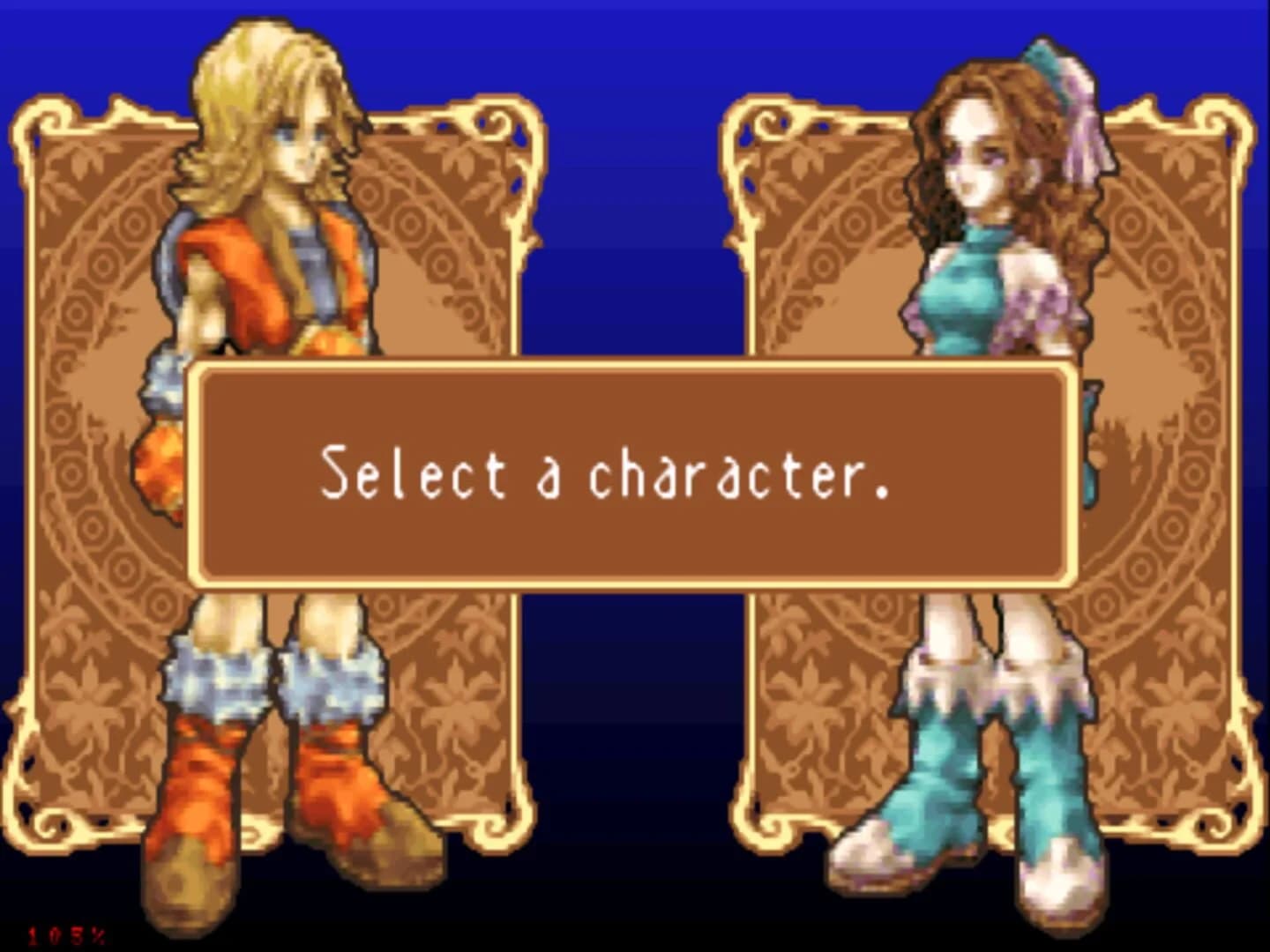The height and width of the screenshot is (952, 1270).
Task: Click the hero's blue vest
Action: (x=317, y=256)
